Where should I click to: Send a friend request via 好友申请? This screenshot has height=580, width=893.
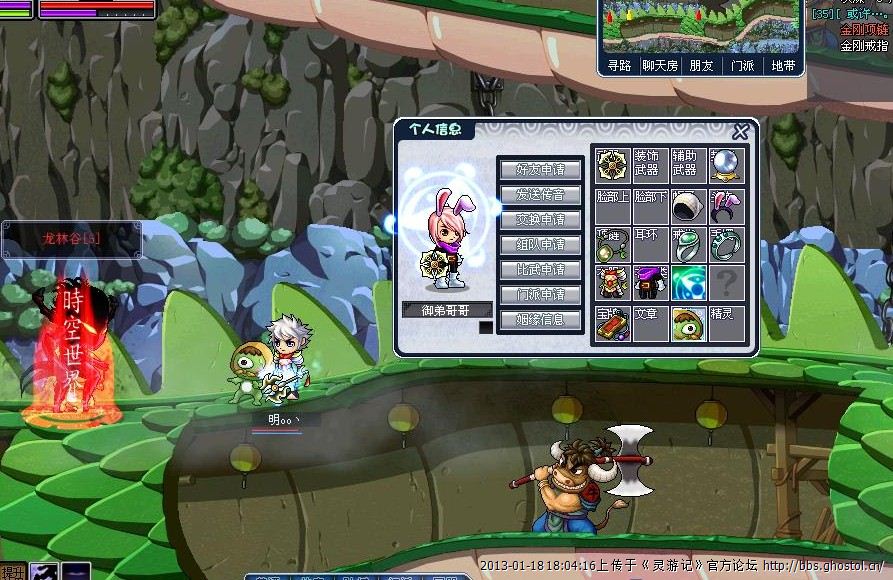point(540,169)
